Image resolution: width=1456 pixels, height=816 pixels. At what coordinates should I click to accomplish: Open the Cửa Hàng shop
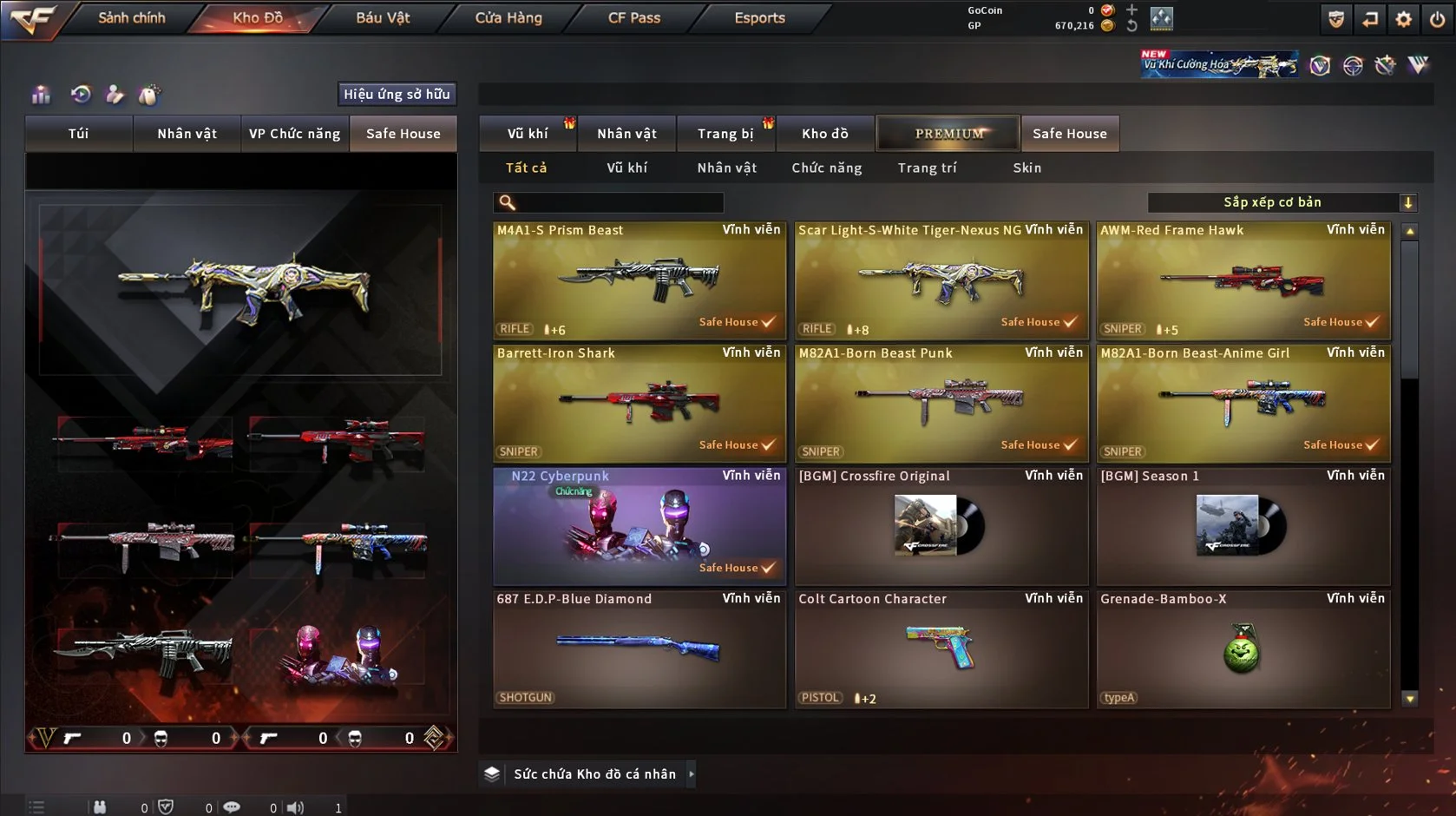(x=508, y=18)
